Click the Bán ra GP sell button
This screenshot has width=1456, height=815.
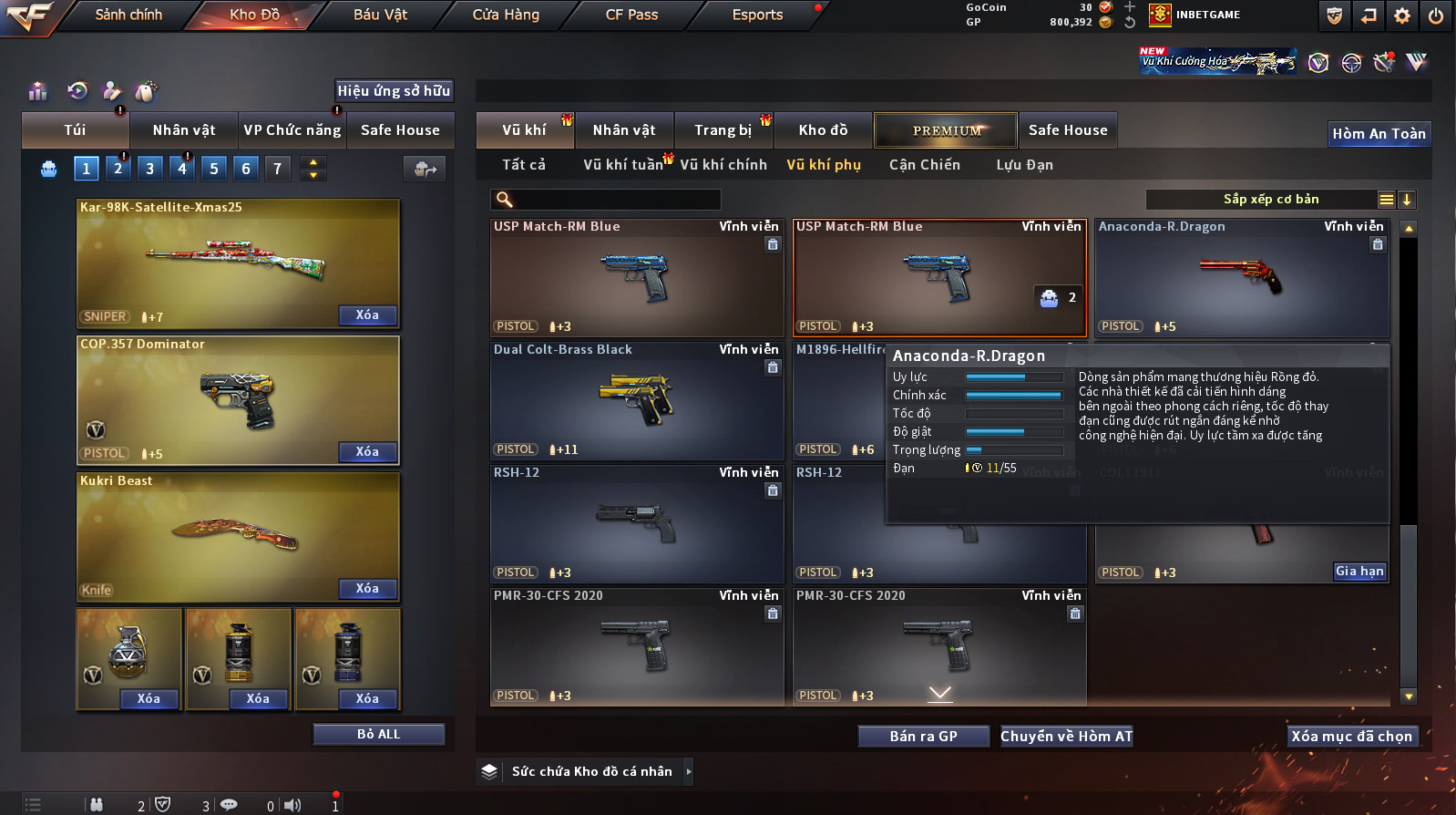tap(923, 737)
